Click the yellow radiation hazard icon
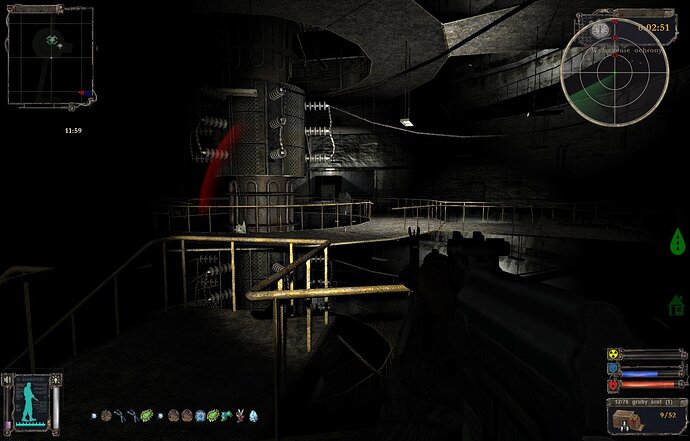This screenshot has height=441, width=690. (x=613, y=354)
